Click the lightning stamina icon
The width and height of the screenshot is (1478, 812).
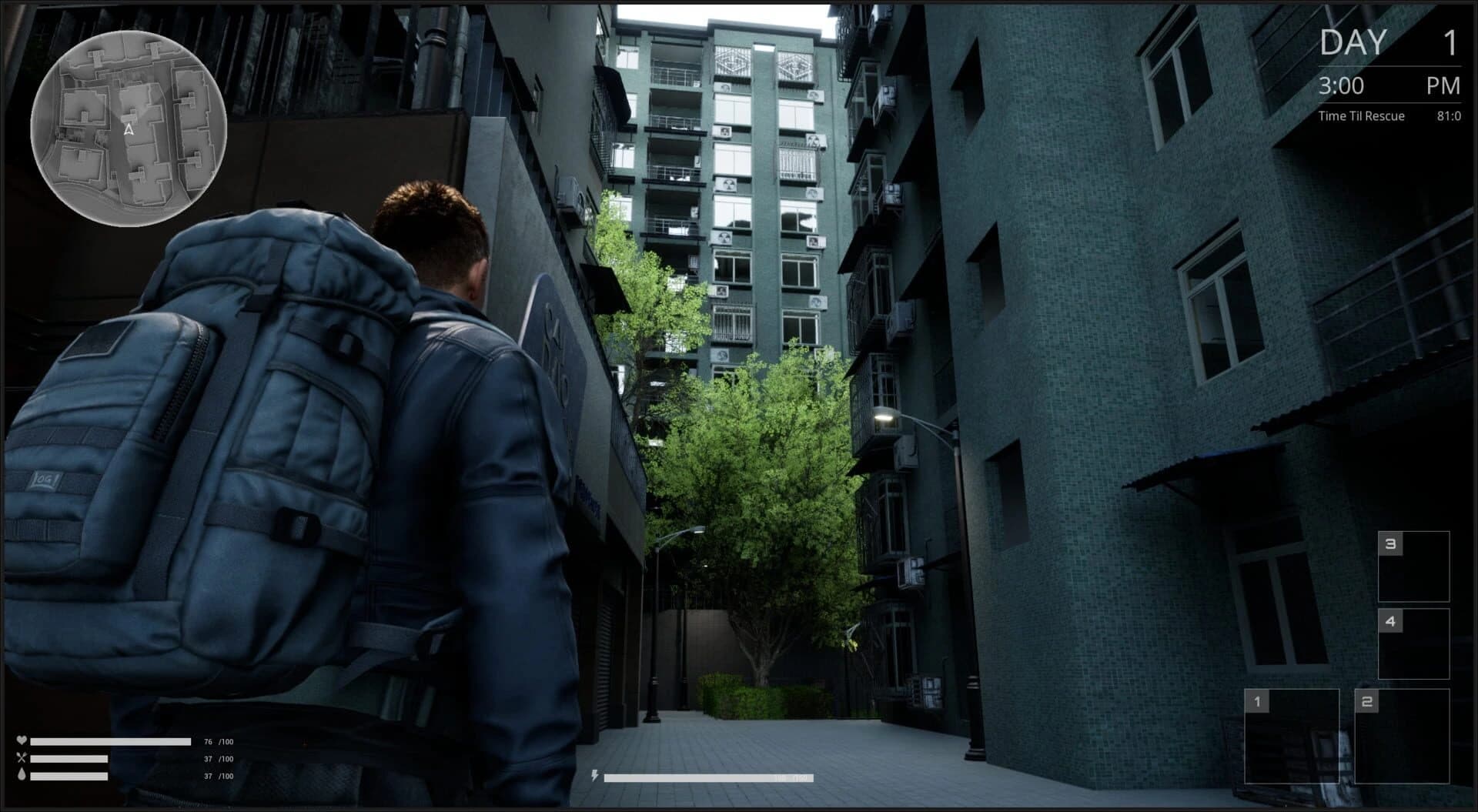[x=594, y=776]
